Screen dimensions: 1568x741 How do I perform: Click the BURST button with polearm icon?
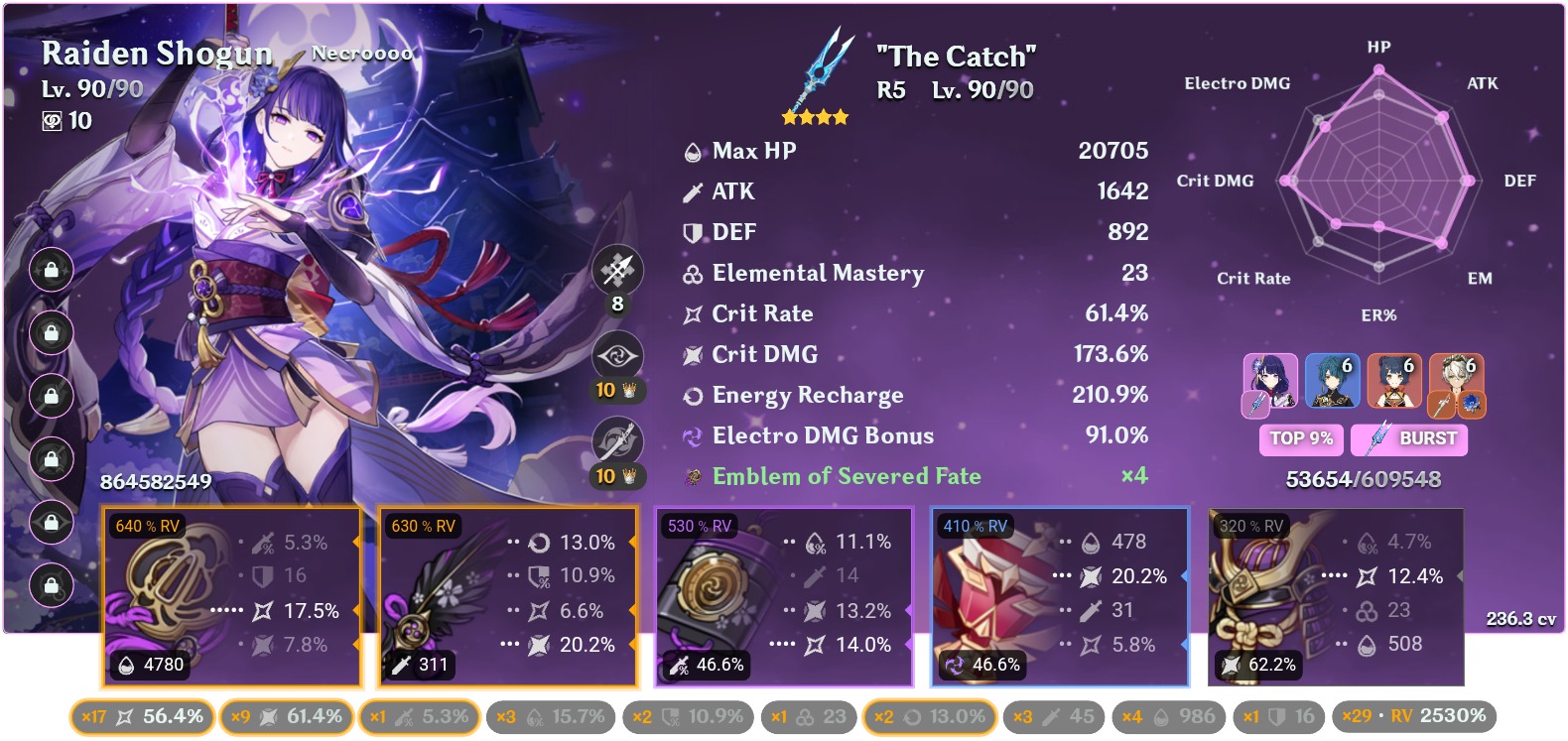point(1408,439)
